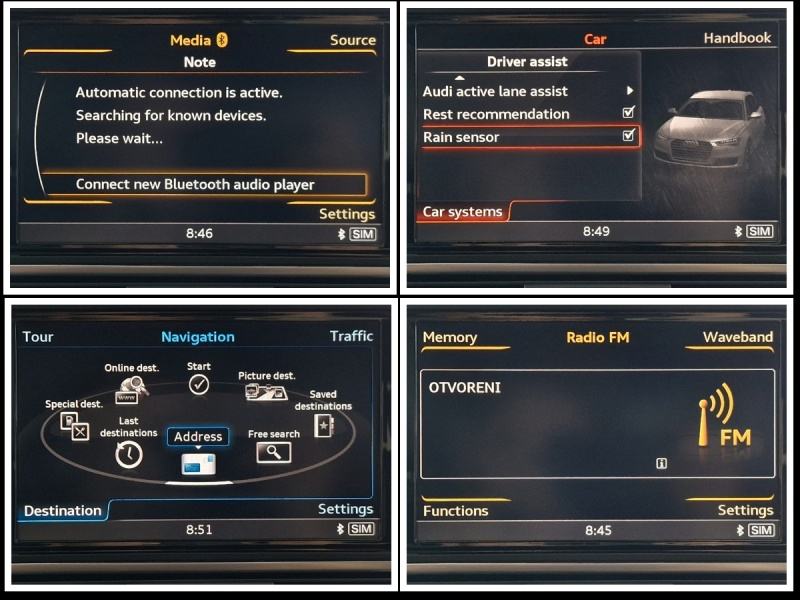This screenshot has width=800, height=600.
Task: Open Picture dest. option
Action: tap(266, 392)
